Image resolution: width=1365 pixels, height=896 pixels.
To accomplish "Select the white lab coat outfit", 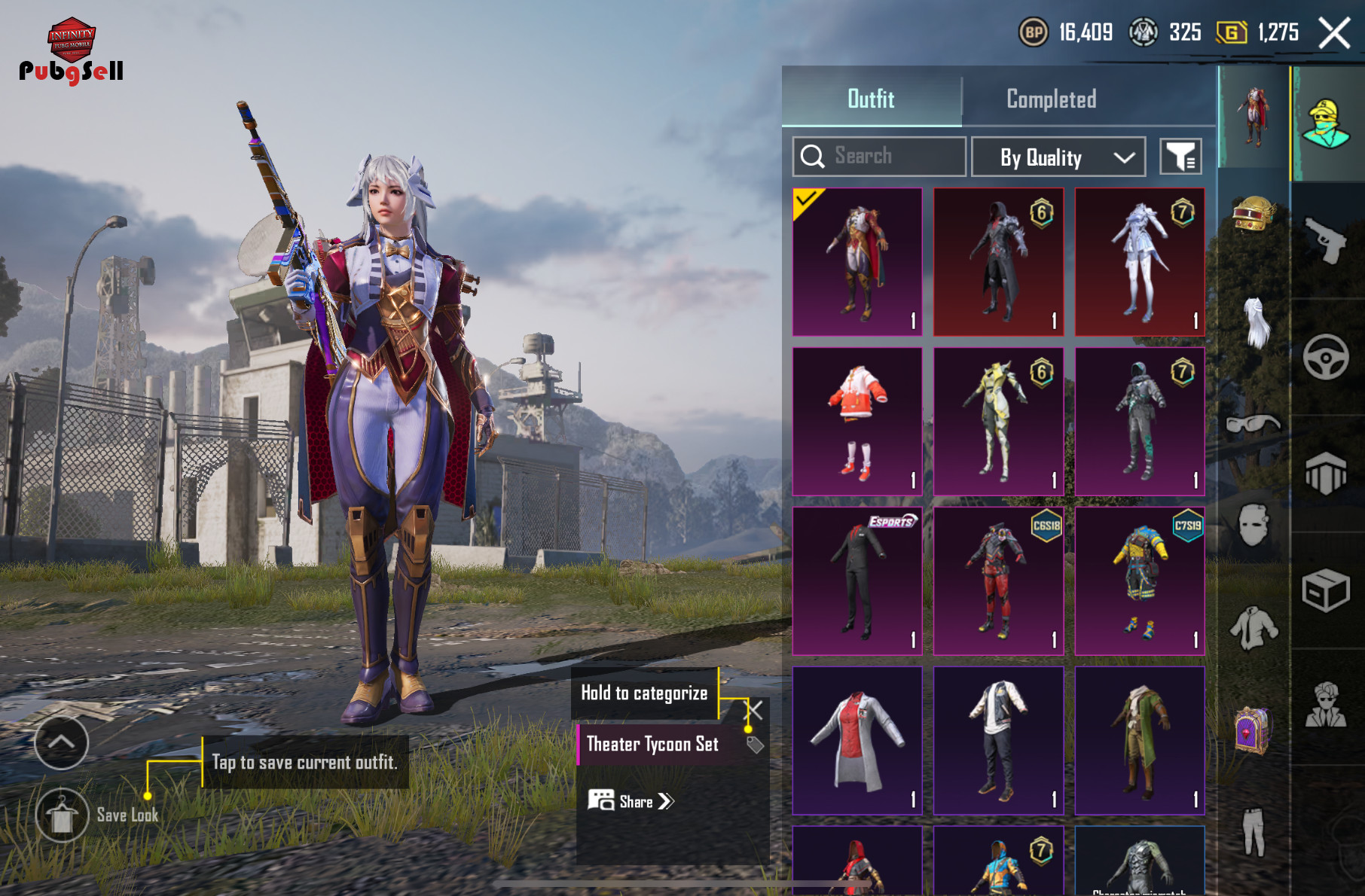I will pos(857,740).
